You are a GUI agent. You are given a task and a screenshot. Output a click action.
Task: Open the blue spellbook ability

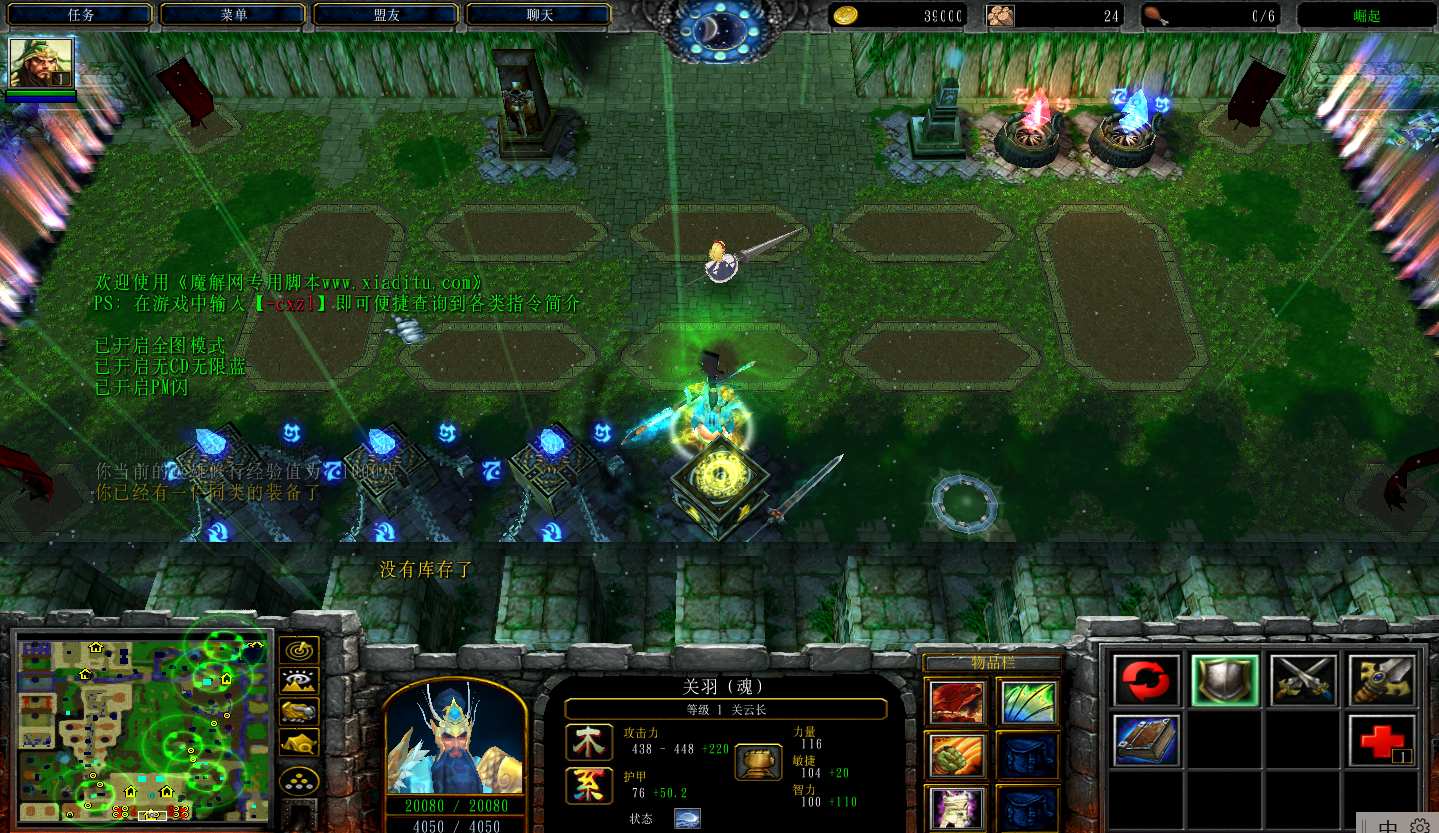point(1147,741)
